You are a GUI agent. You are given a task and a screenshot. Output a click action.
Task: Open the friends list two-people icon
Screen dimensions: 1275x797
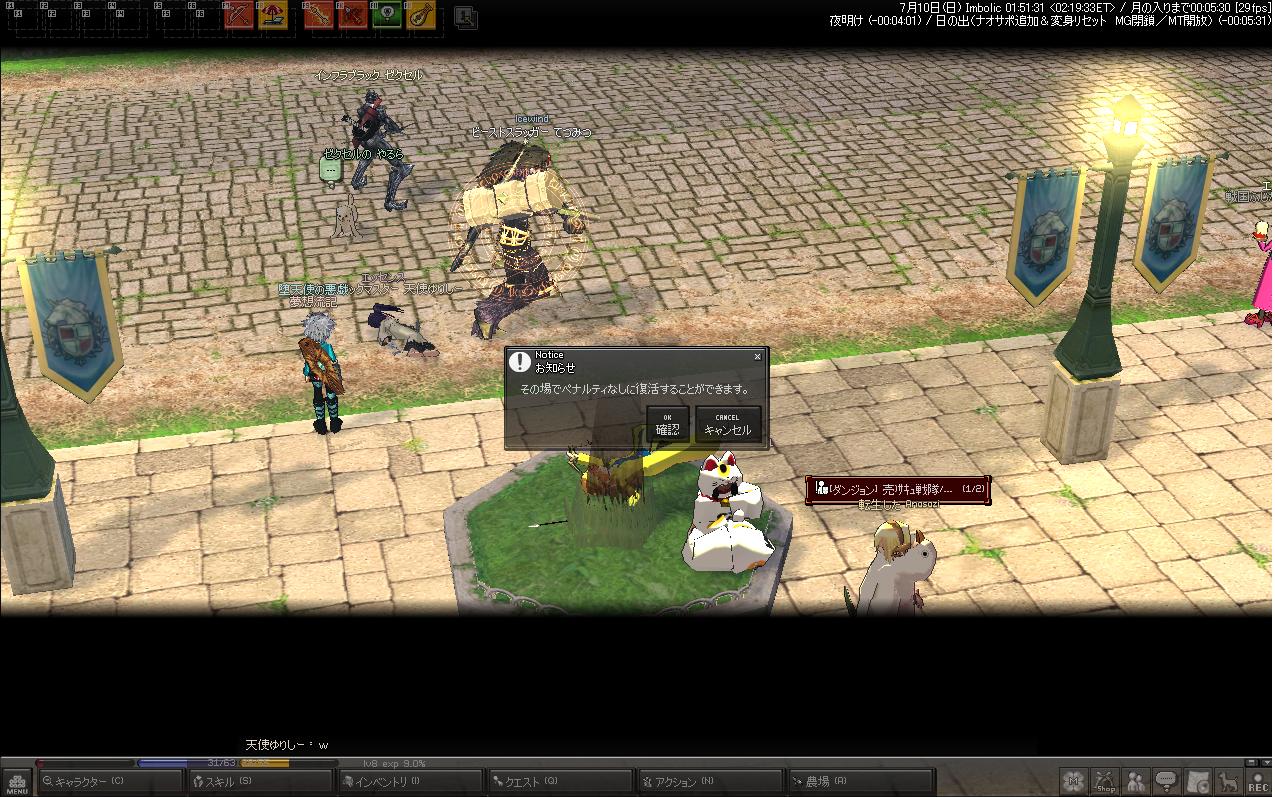[1136, 781]
